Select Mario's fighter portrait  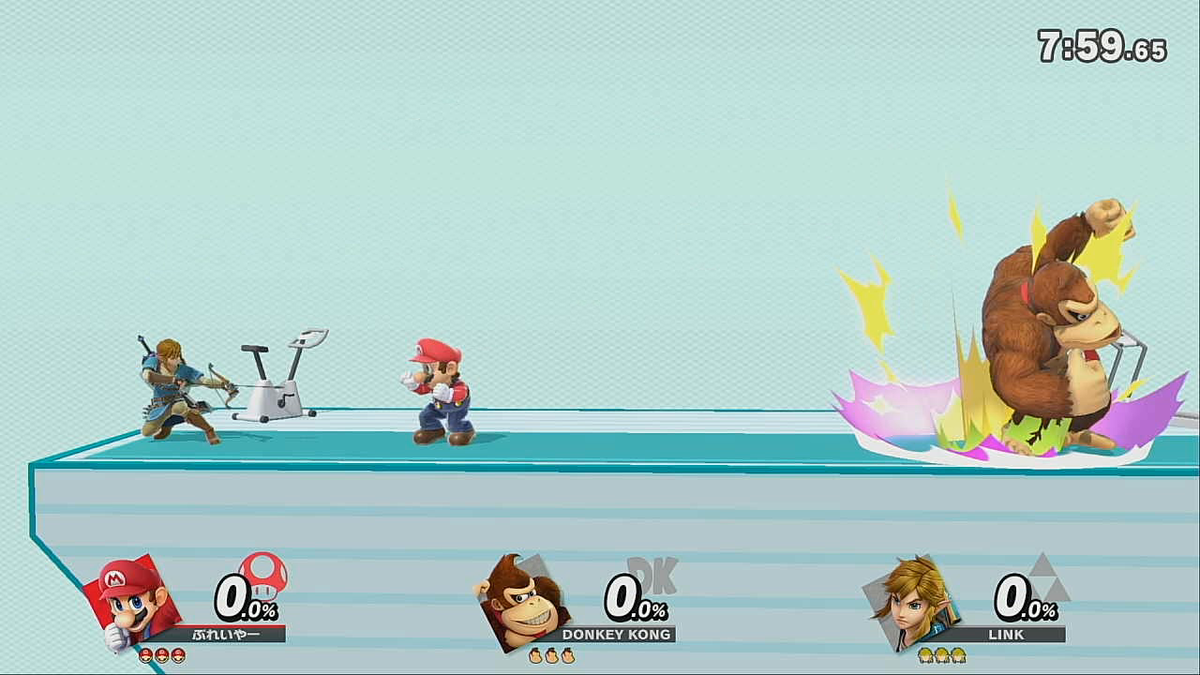137,603
